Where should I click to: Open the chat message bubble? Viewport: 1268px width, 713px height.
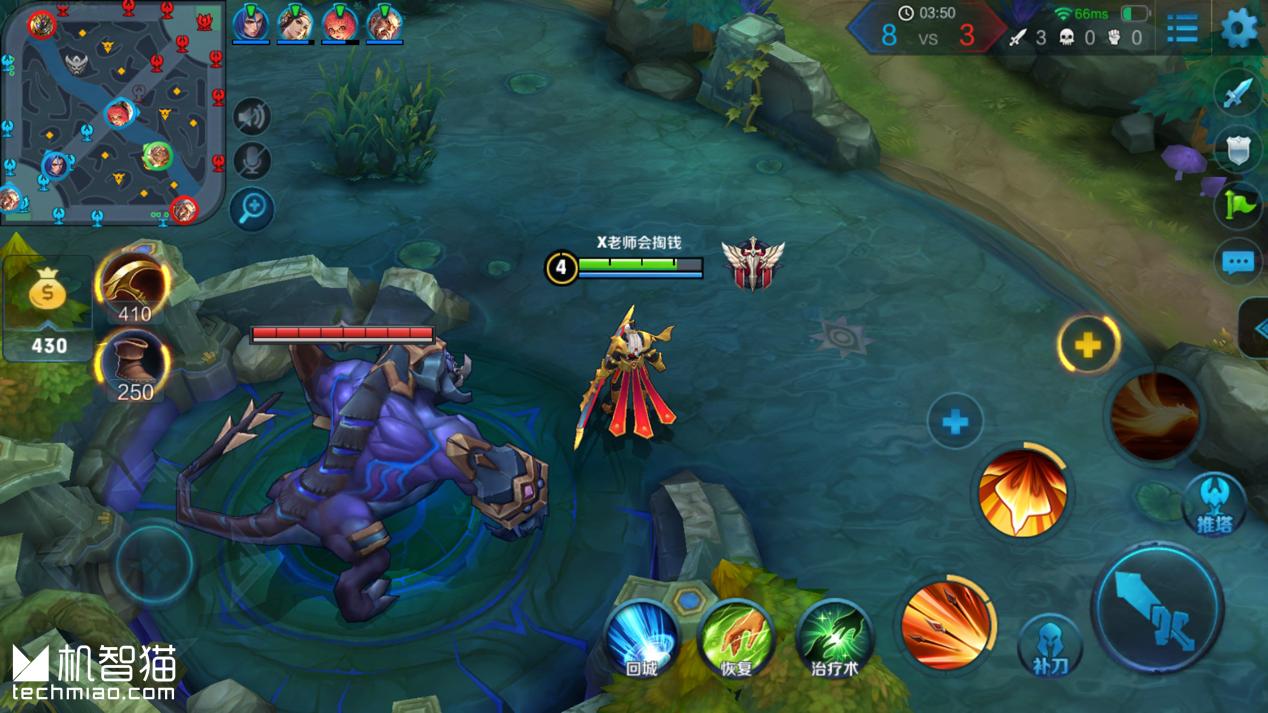[1238, 263]
